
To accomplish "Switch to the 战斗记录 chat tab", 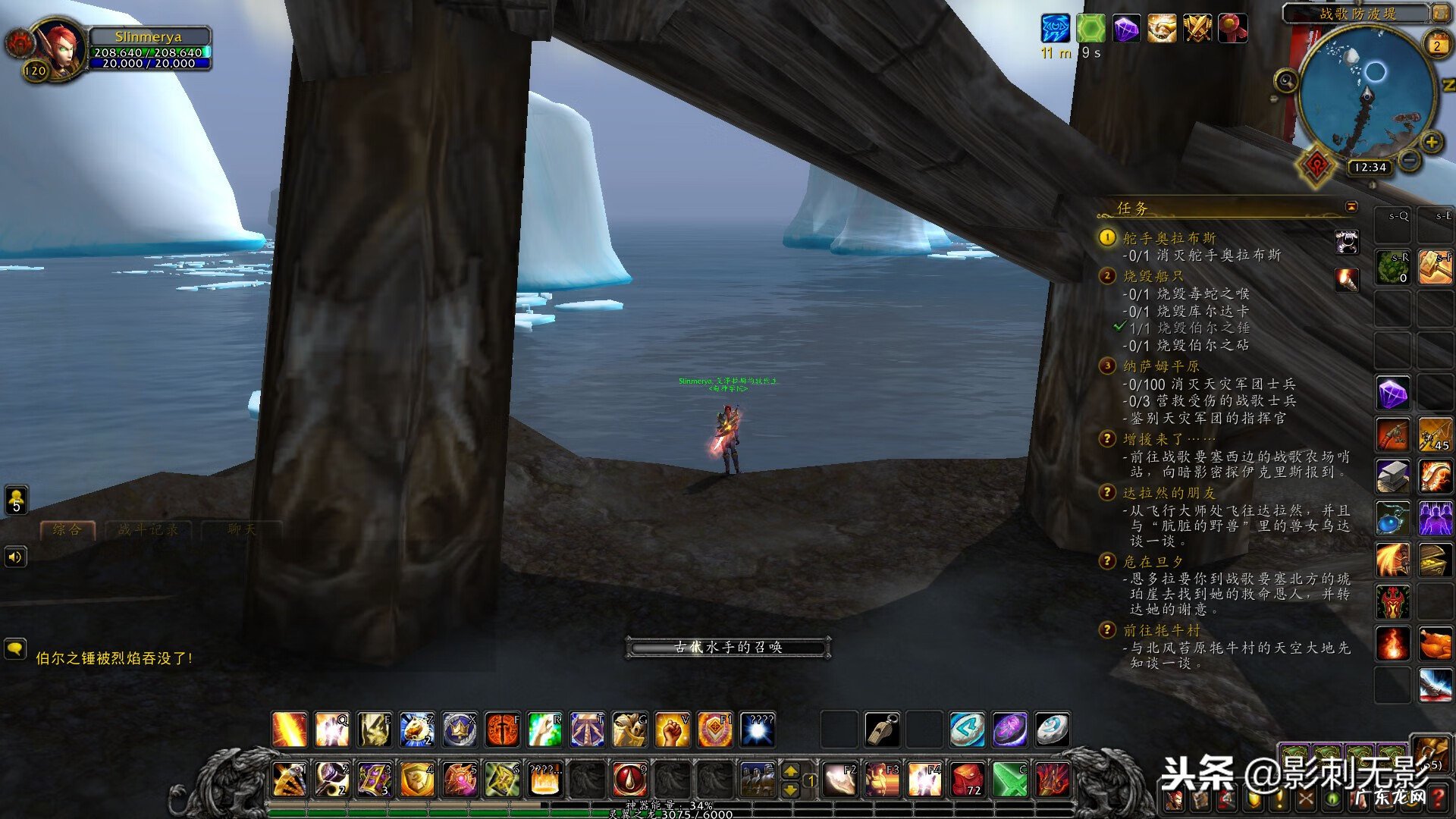I will point(149,529).
